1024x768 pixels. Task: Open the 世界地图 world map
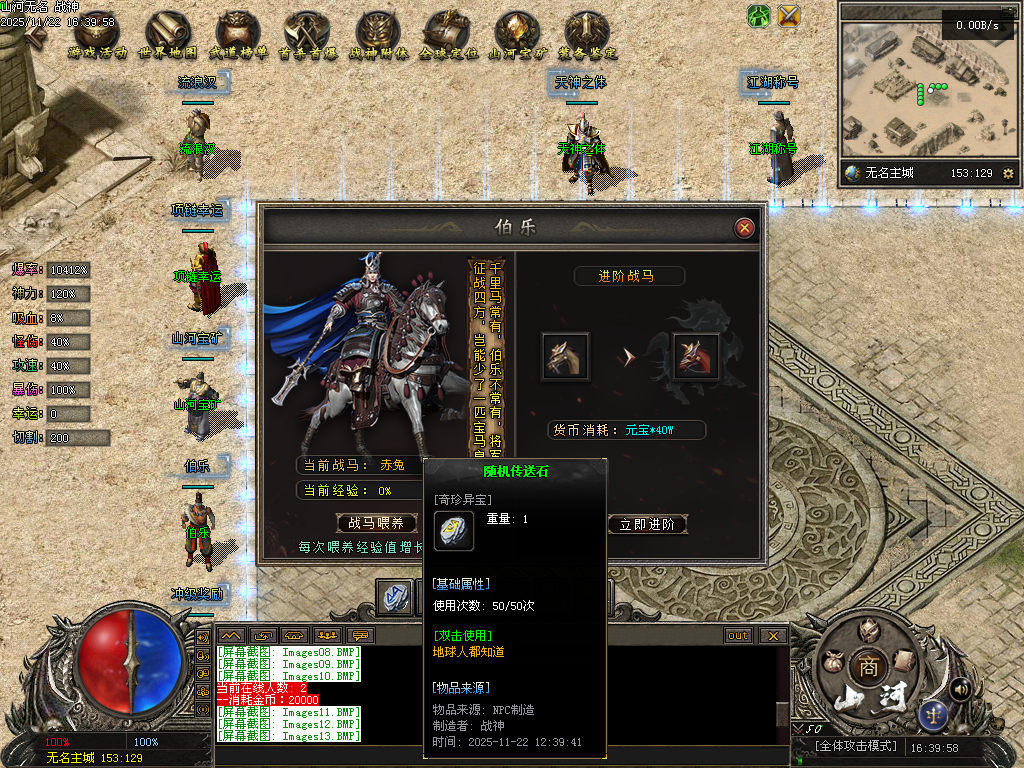167,37
